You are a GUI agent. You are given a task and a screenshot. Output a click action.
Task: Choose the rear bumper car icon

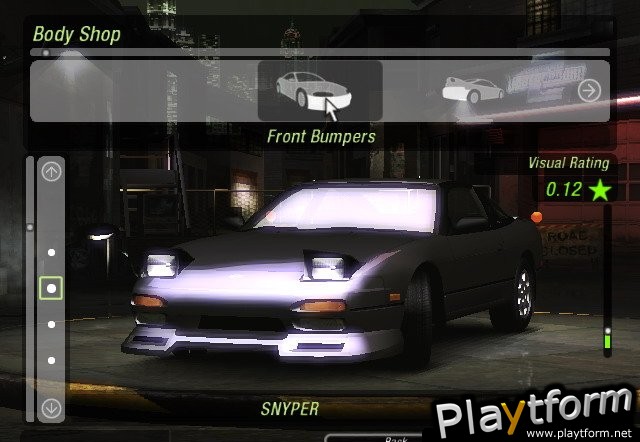tap(473, 90)
